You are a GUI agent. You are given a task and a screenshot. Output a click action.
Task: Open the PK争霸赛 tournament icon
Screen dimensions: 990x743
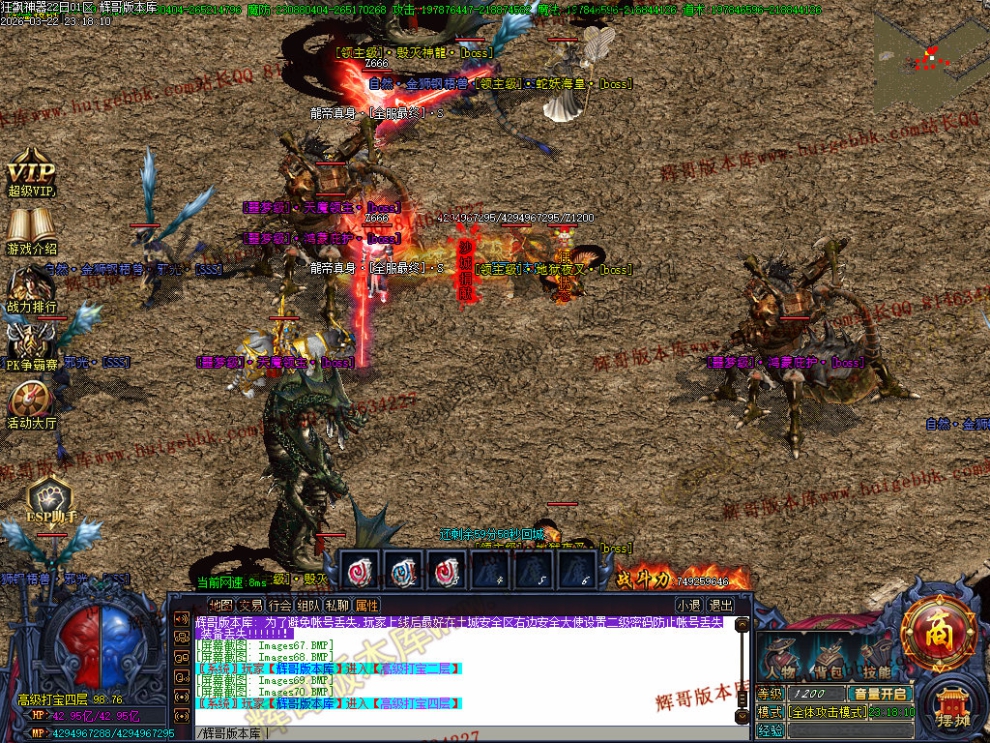click(31, 346)
